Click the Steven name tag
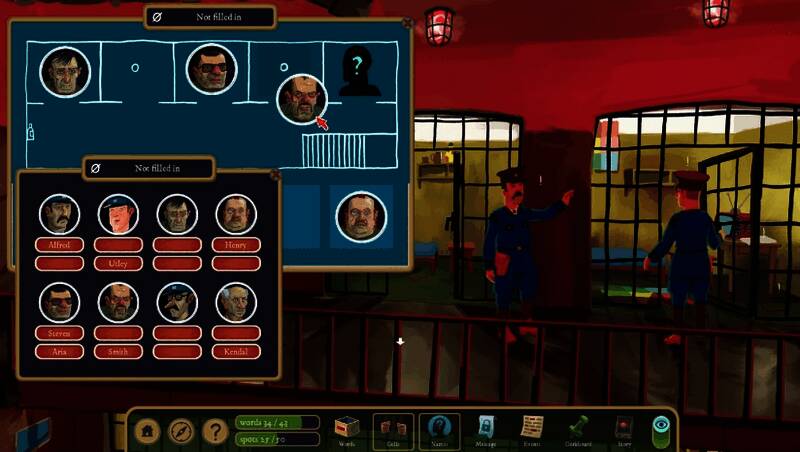Viewport: 800px width, 452px height. 59,332
